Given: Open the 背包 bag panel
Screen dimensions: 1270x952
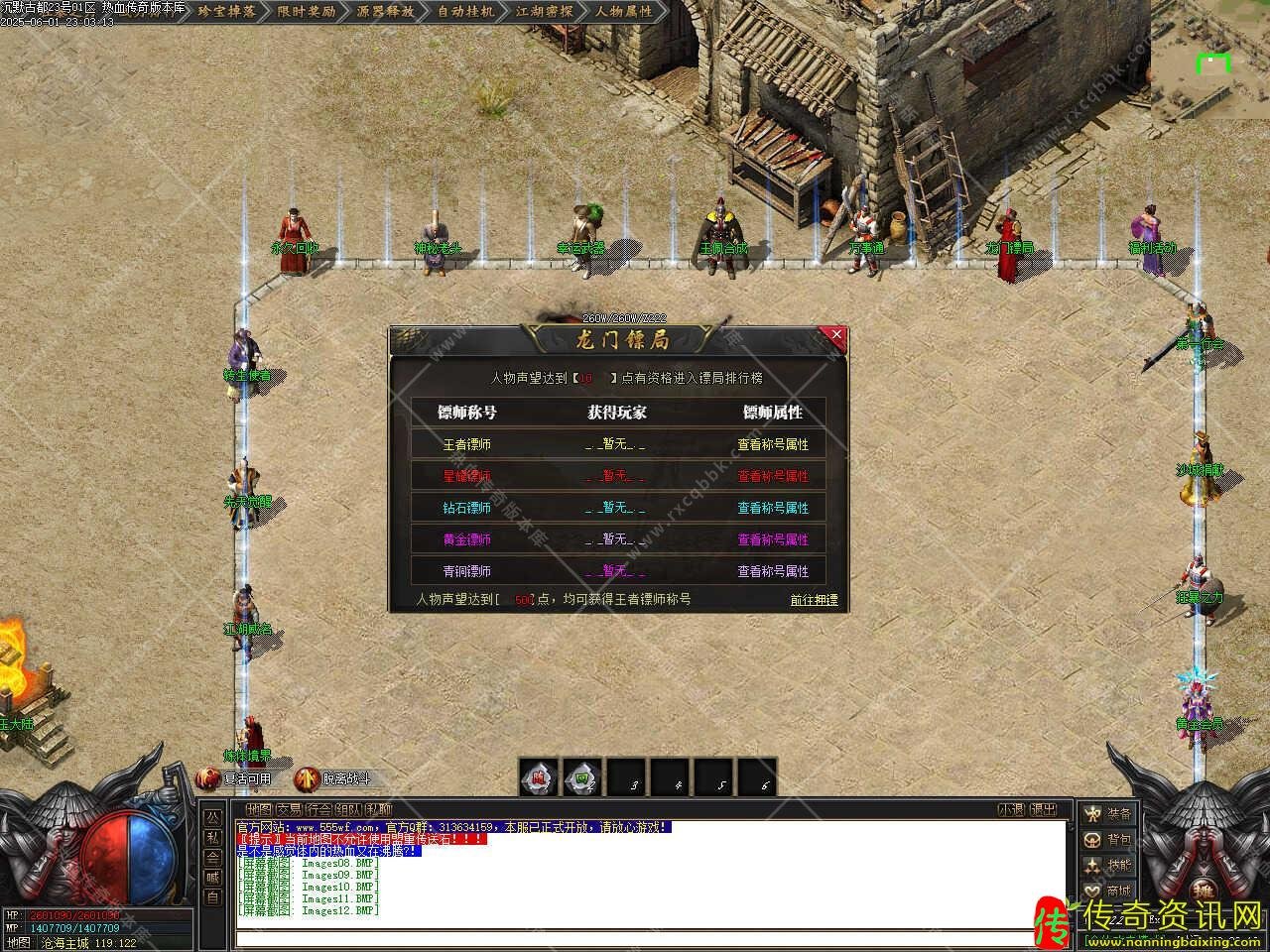Looking at the screenshot, I should click(1107, 840).
